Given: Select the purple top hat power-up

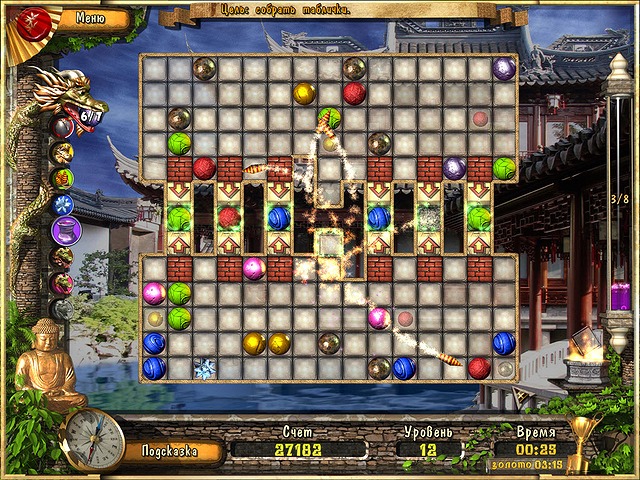Looking at the screenshot, I should pyautogui.click(x=63, y=231).
